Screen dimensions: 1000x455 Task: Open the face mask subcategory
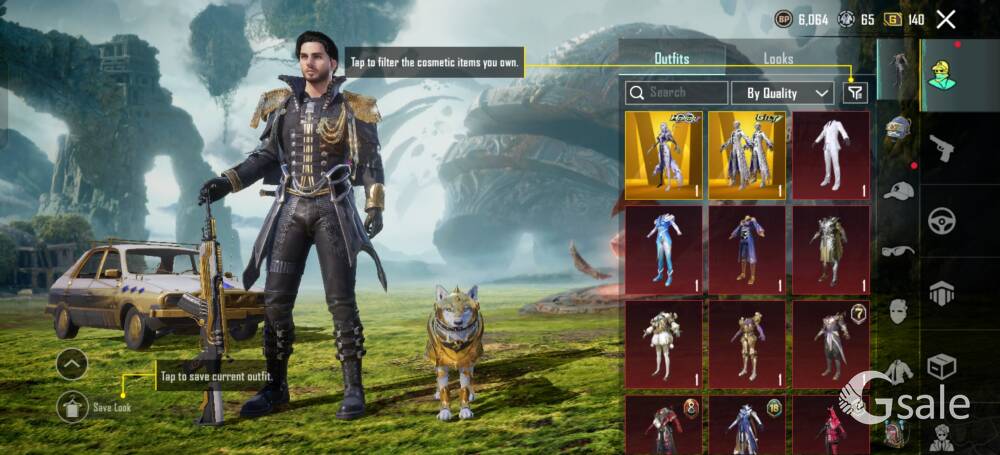click(898, 310)
